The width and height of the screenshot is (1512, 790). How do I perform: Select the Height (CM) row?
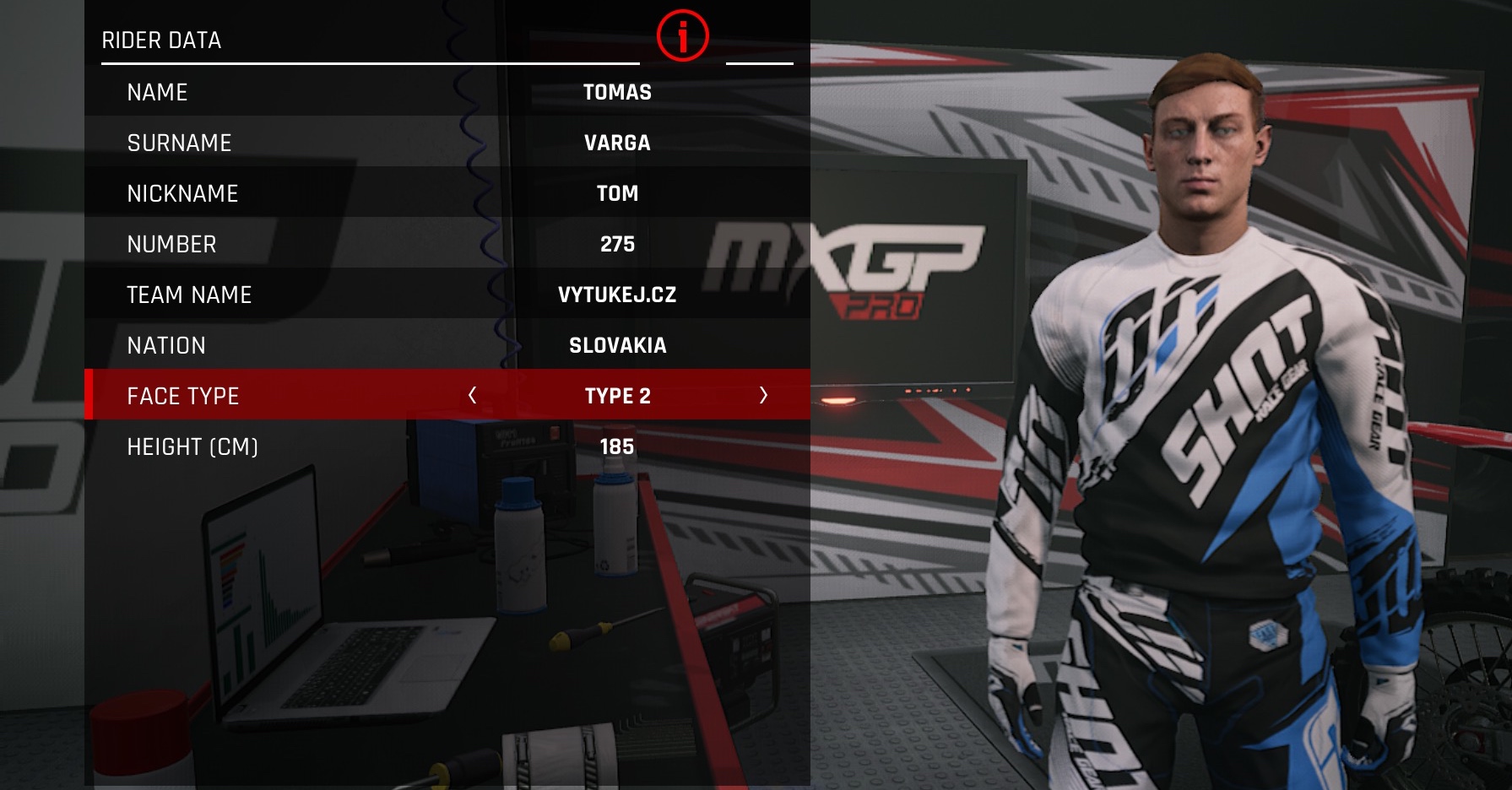(x=447, y=446)
